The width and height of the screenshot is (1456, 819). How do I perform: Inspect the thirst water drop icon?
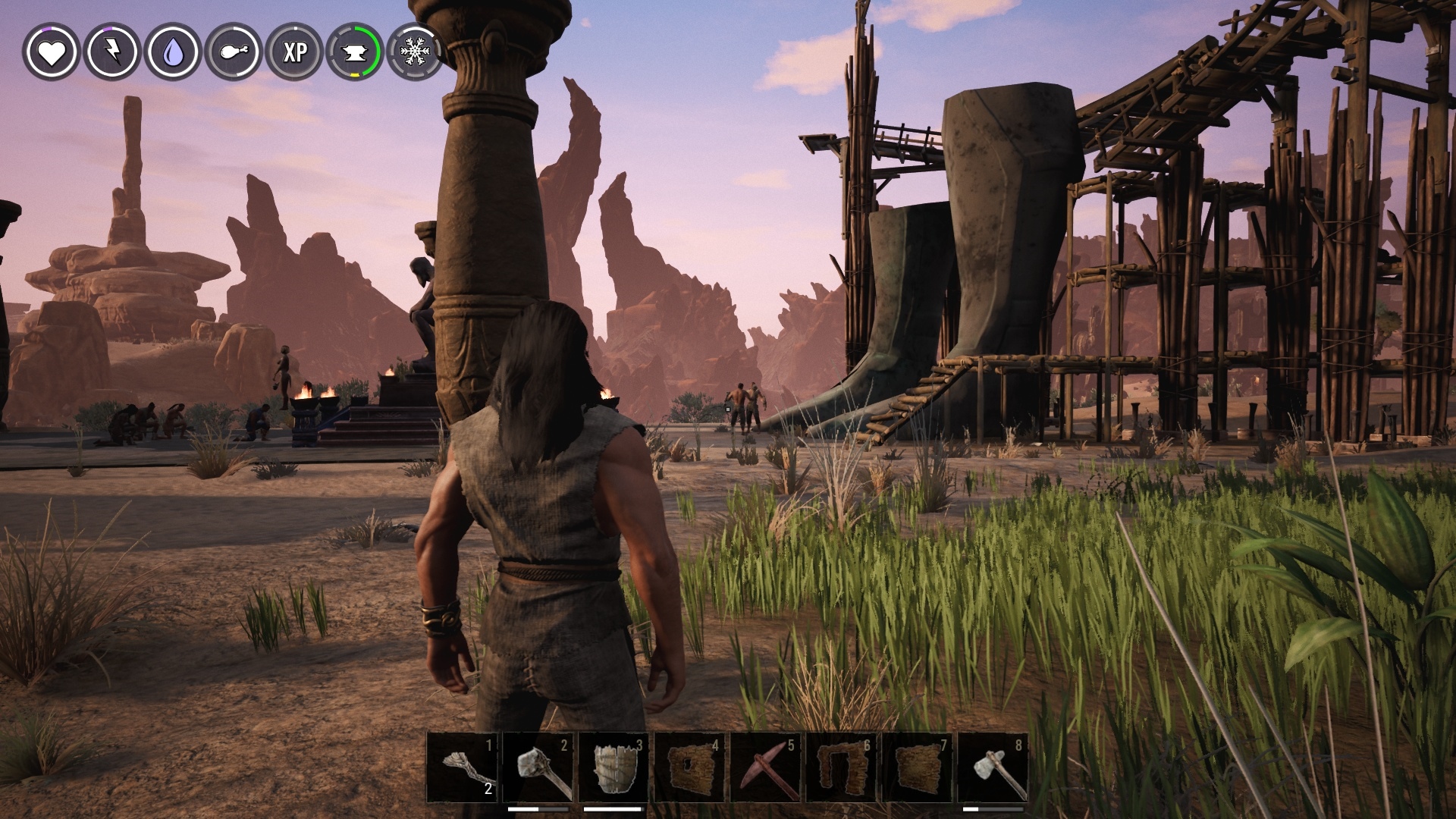coord(171,53)
